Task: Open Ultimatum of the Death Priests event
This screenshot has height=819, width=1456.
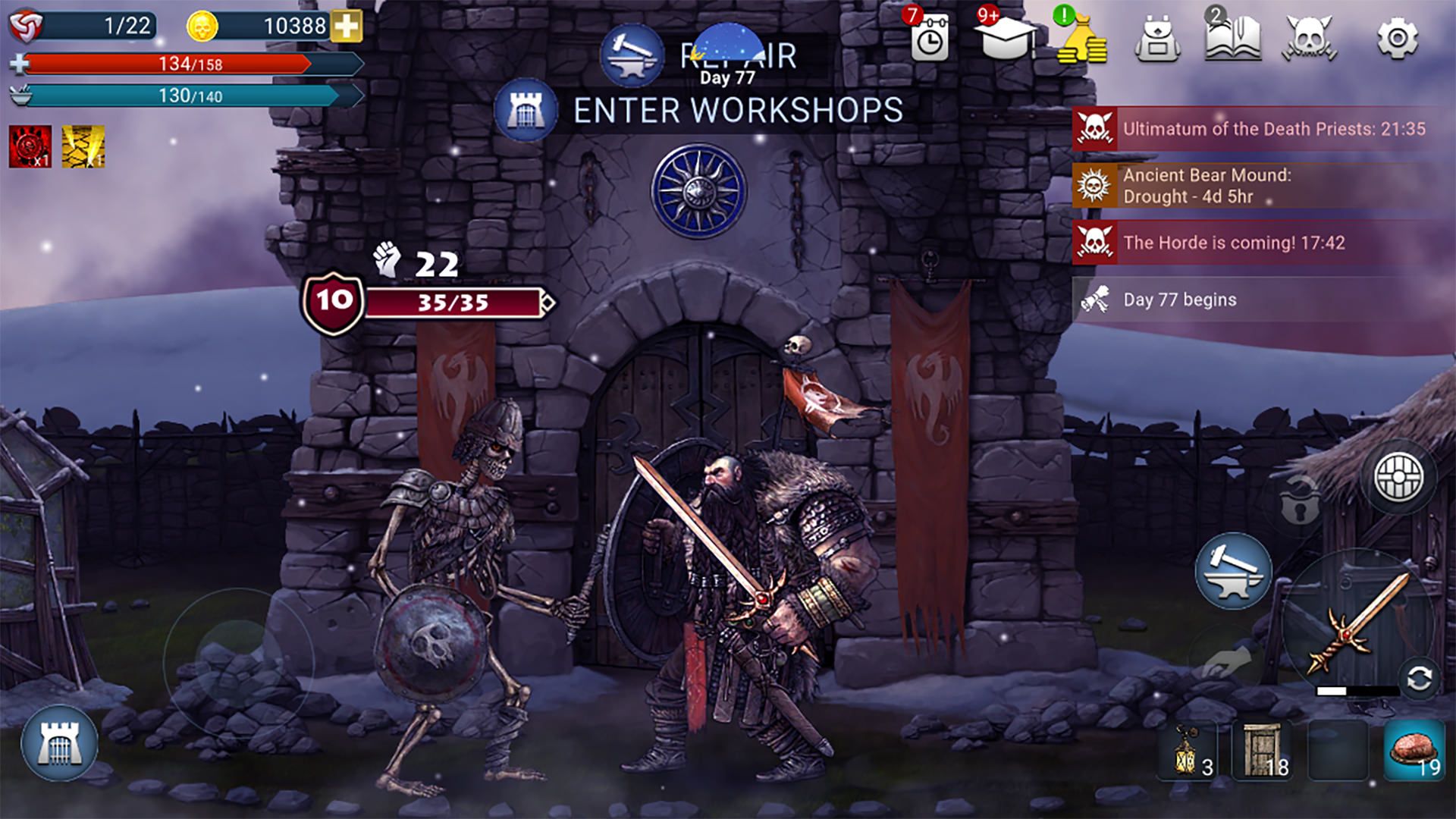Action: [x=1259, y=129]
